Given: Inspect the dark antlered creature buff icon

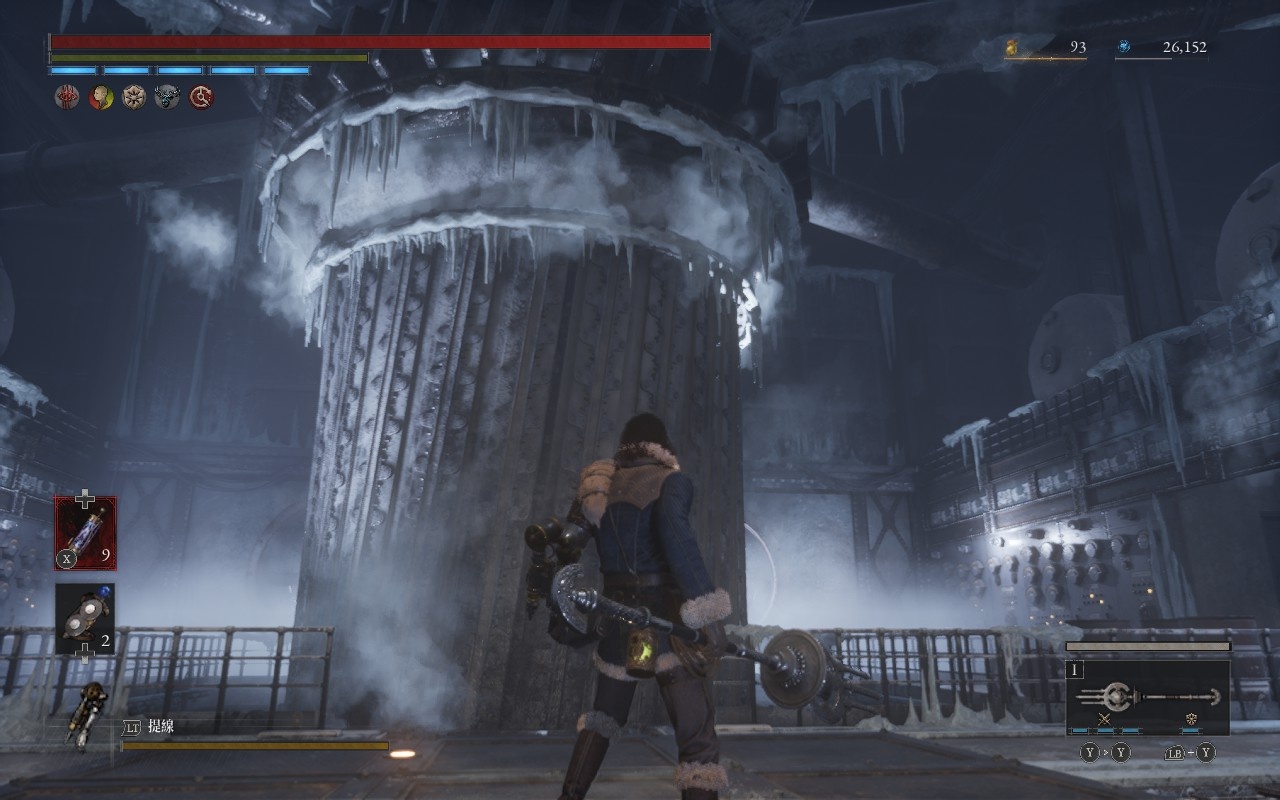Looking at the screenshot, I should click(168, 97).
